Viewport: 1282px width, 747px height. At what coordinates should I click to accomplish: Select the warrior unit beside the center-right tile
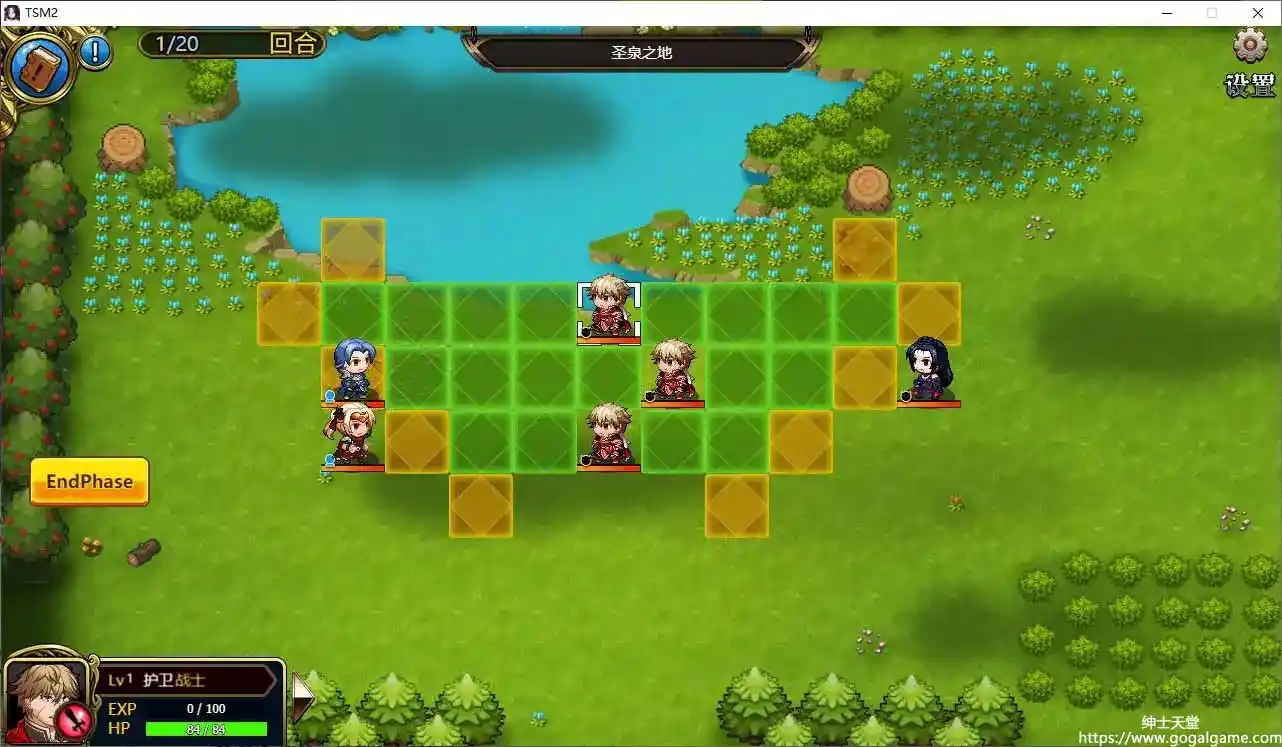[672, 368]
